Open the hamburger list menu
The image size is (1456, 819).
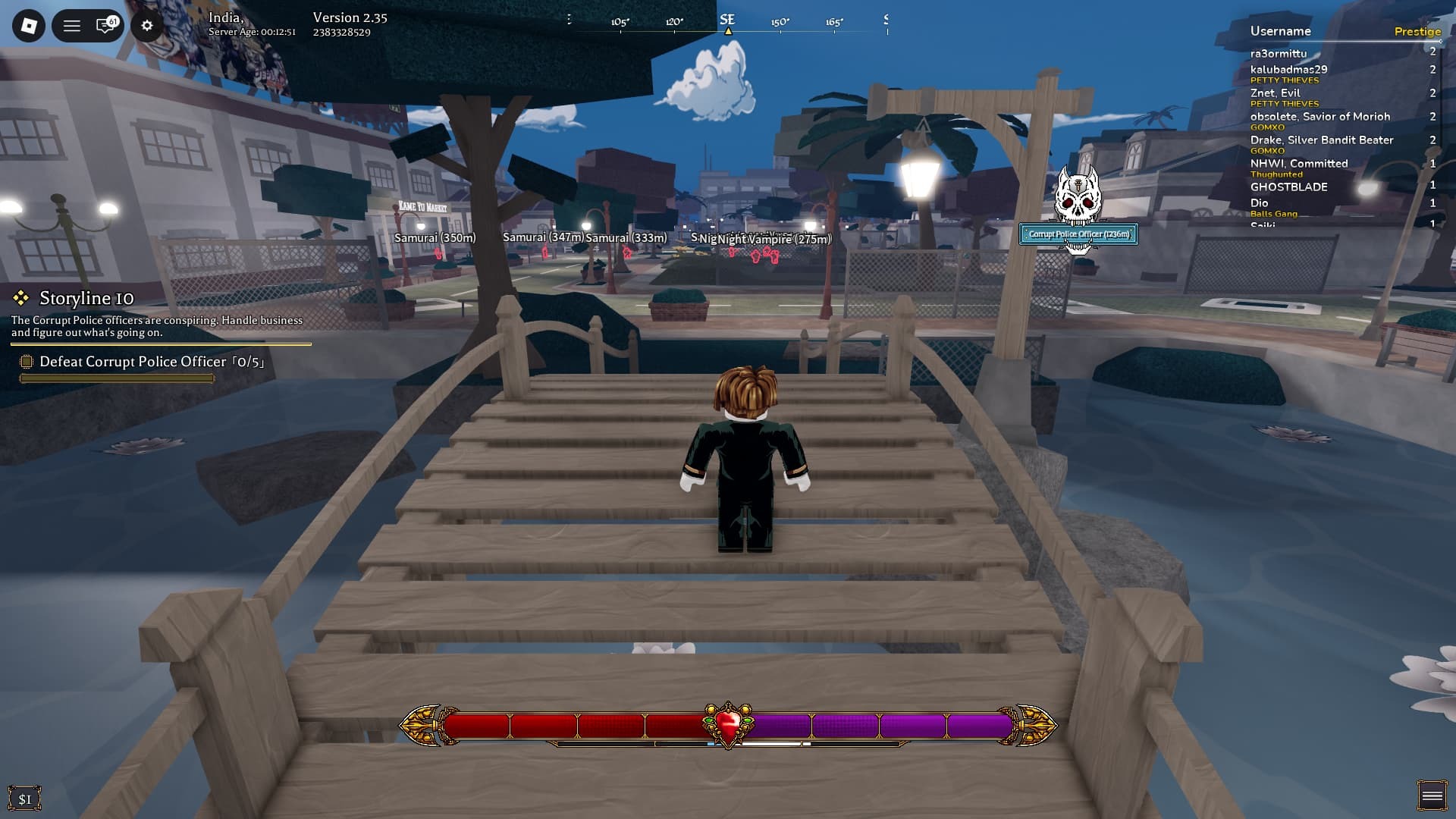click(x=71, y=26)
